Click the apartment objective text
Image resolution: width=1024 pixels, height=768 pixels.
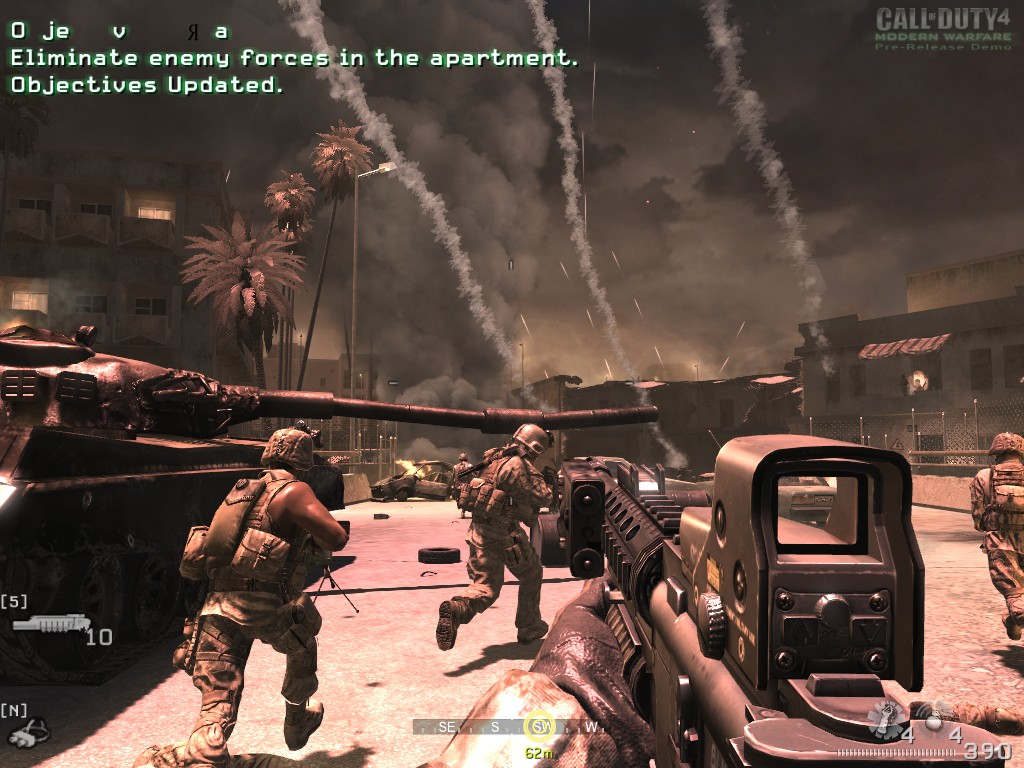coord(294,58)
